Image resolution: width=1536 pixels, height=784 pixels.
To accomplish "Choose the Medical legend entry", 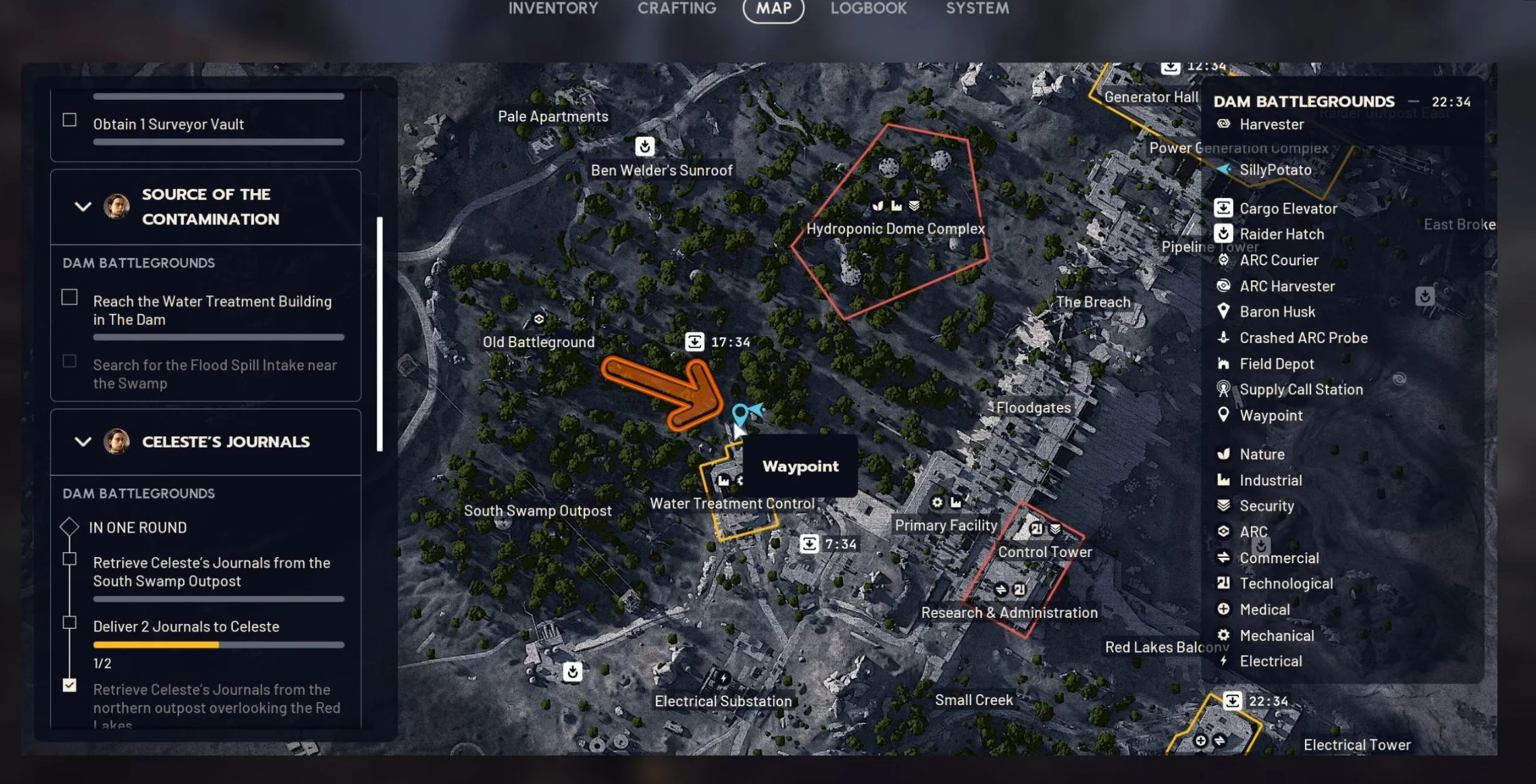I will pyautogui.click(x=1264, y=610).
